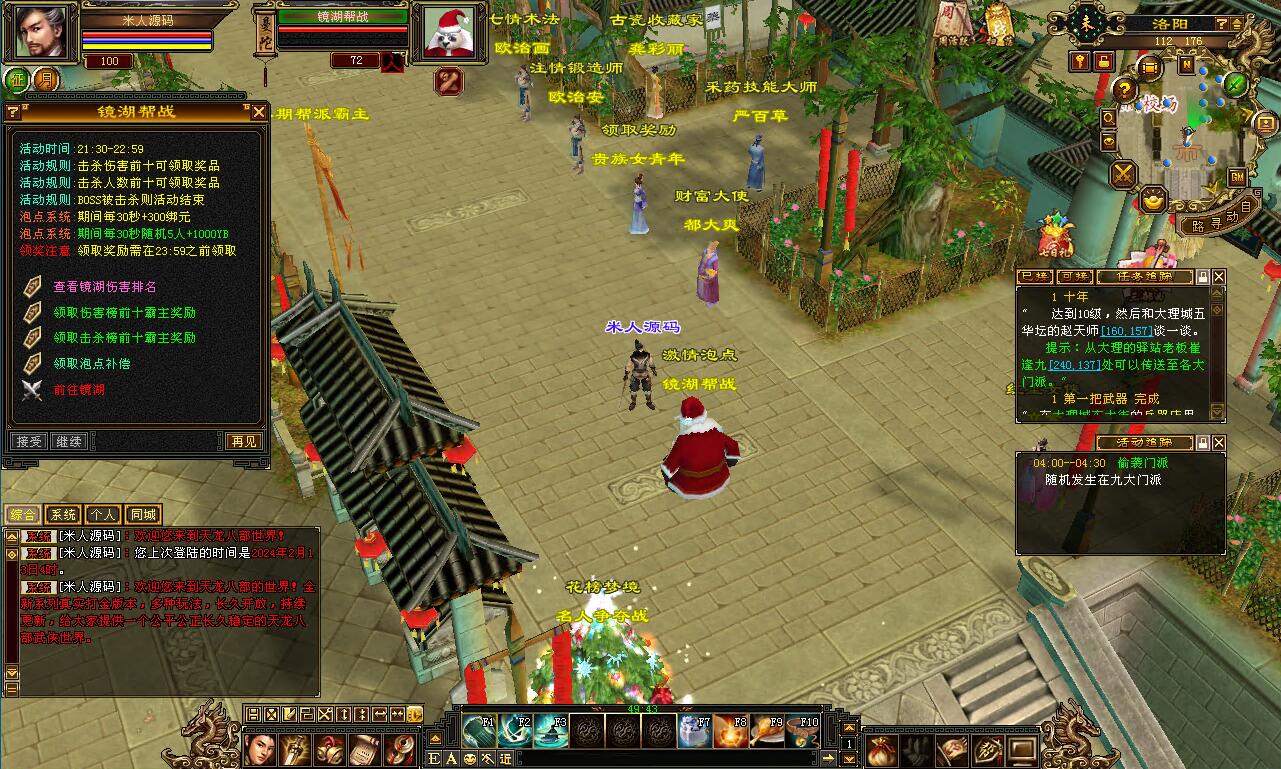The image size is (1281, 769).
Task: Switch to the 系统 chat tab
Action: tap(63, 515)
